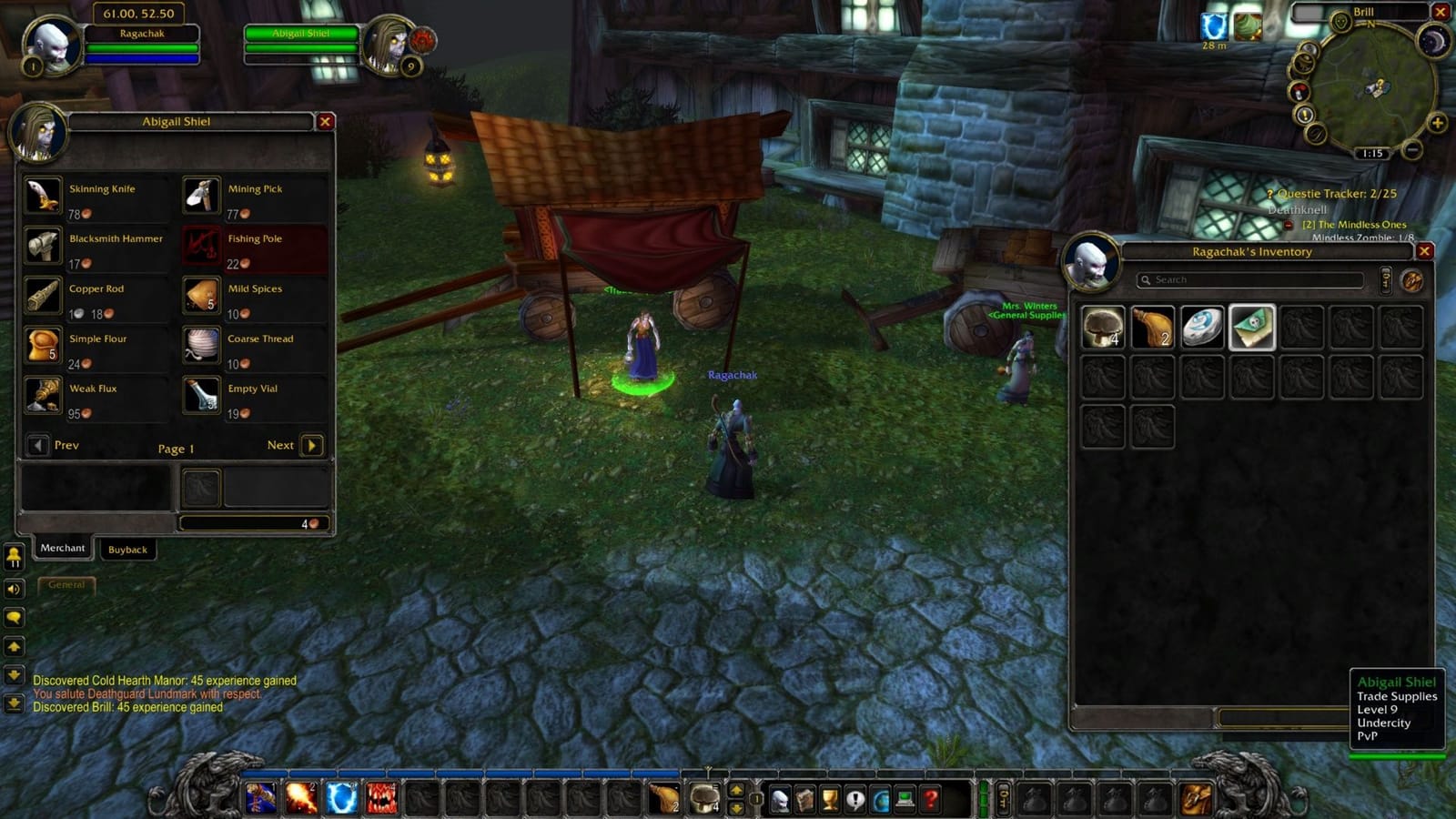Click the Next arrow for merchant page 2
Viewport: 1456px width, 819px height.
[x=312, y=445]
